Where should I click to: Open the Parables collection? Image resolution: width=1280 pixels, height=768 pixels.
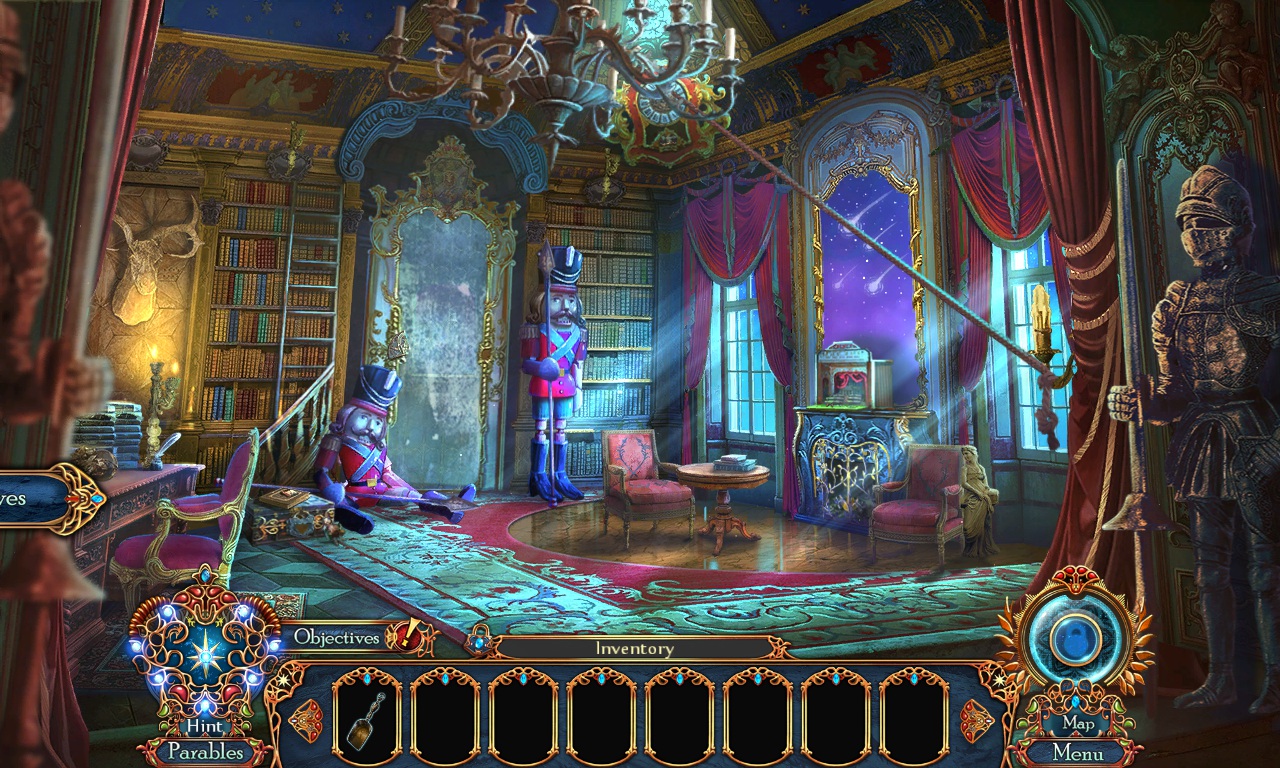pyautogui.click(x=207, y=753)
